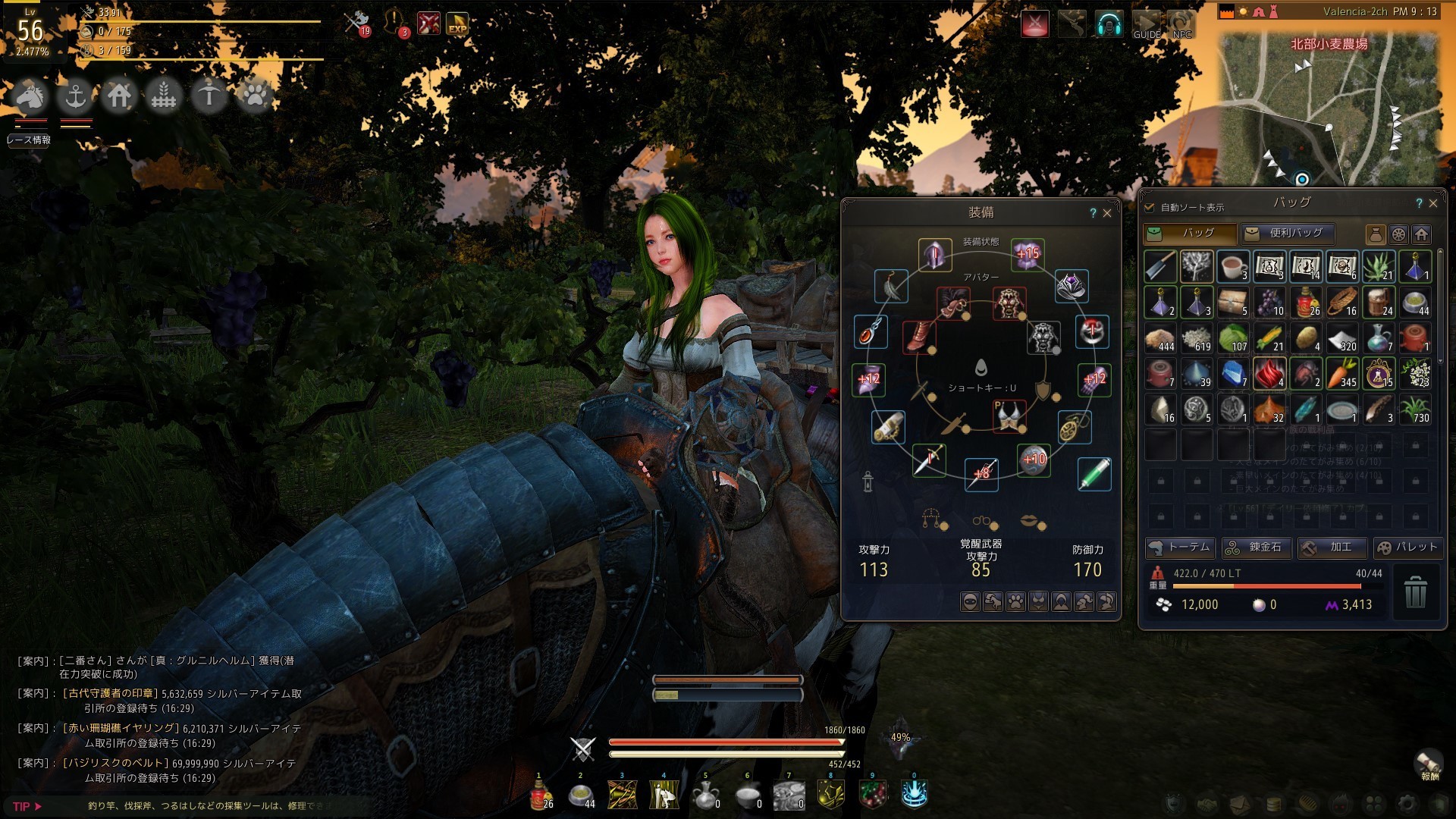The width and height of the screenshot is (1456, 819).
Task: Select the green syringe equipment slot
Action: [1094, 474]
